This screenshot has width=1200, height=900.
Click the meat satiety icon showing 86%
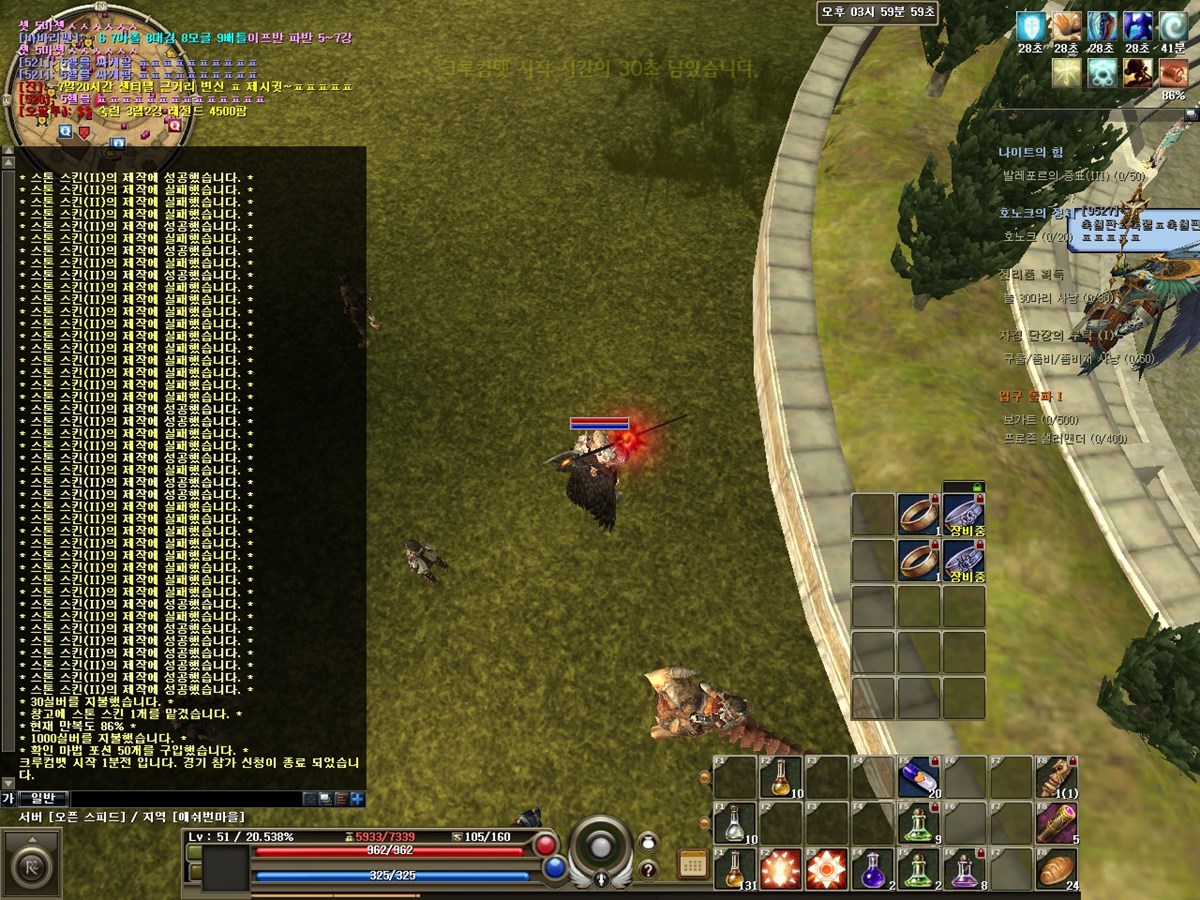1174,73
